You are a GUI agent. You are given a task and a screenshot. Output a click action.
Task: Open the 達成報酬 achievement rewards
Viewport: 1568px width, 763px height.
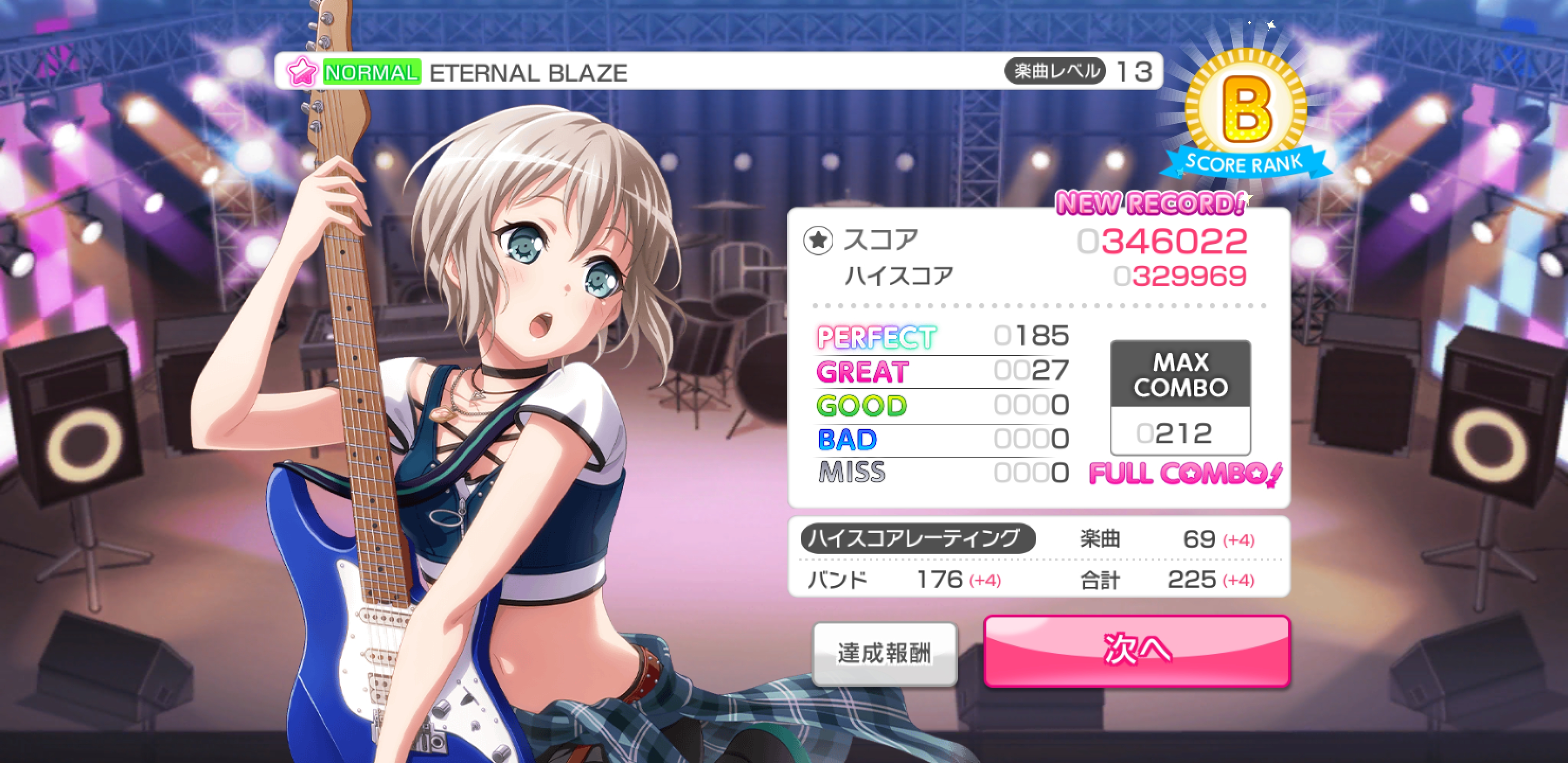click(x=885, y=653)
